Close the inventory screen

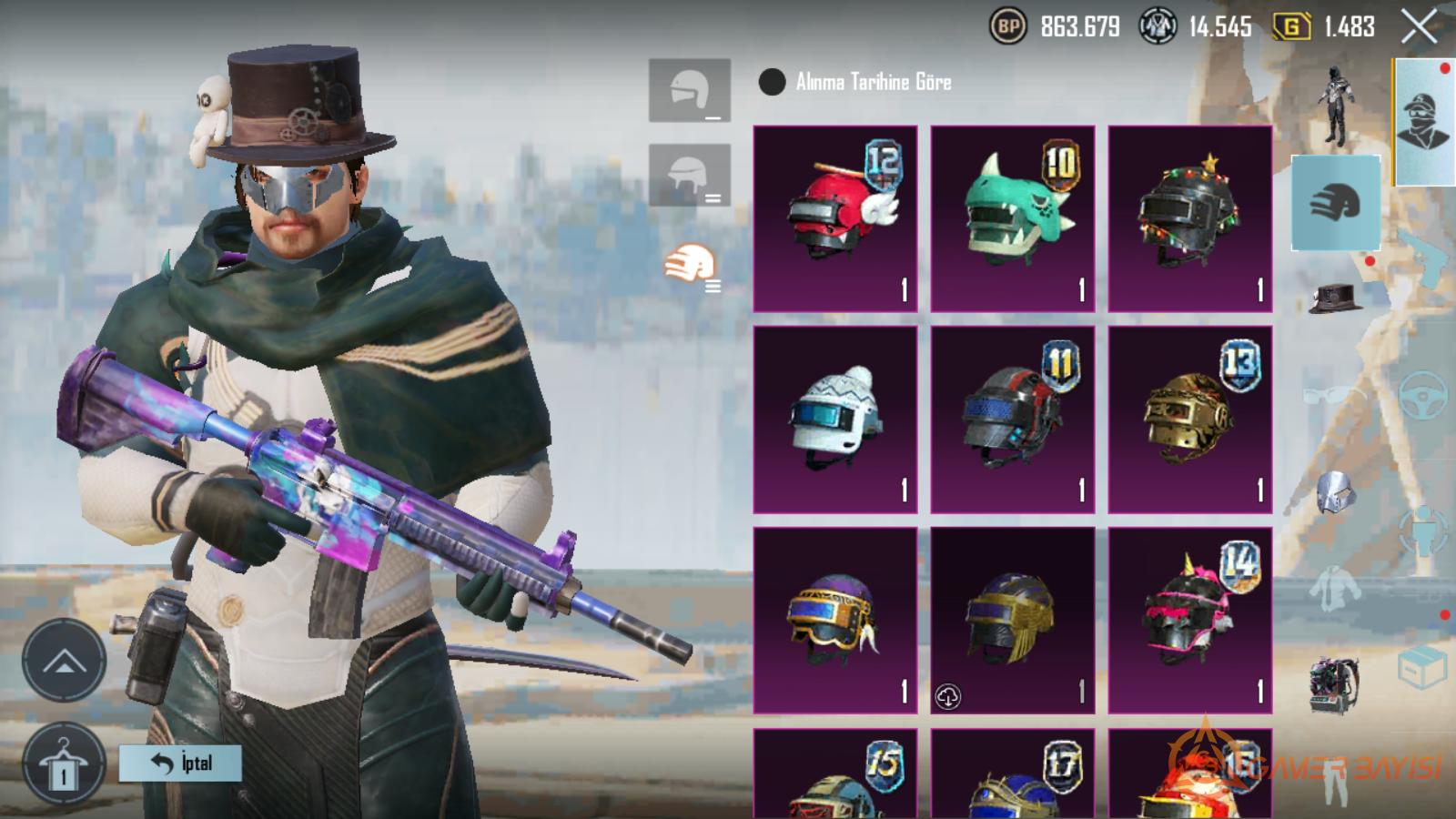pyautogui.click(x=1419, y=27)
